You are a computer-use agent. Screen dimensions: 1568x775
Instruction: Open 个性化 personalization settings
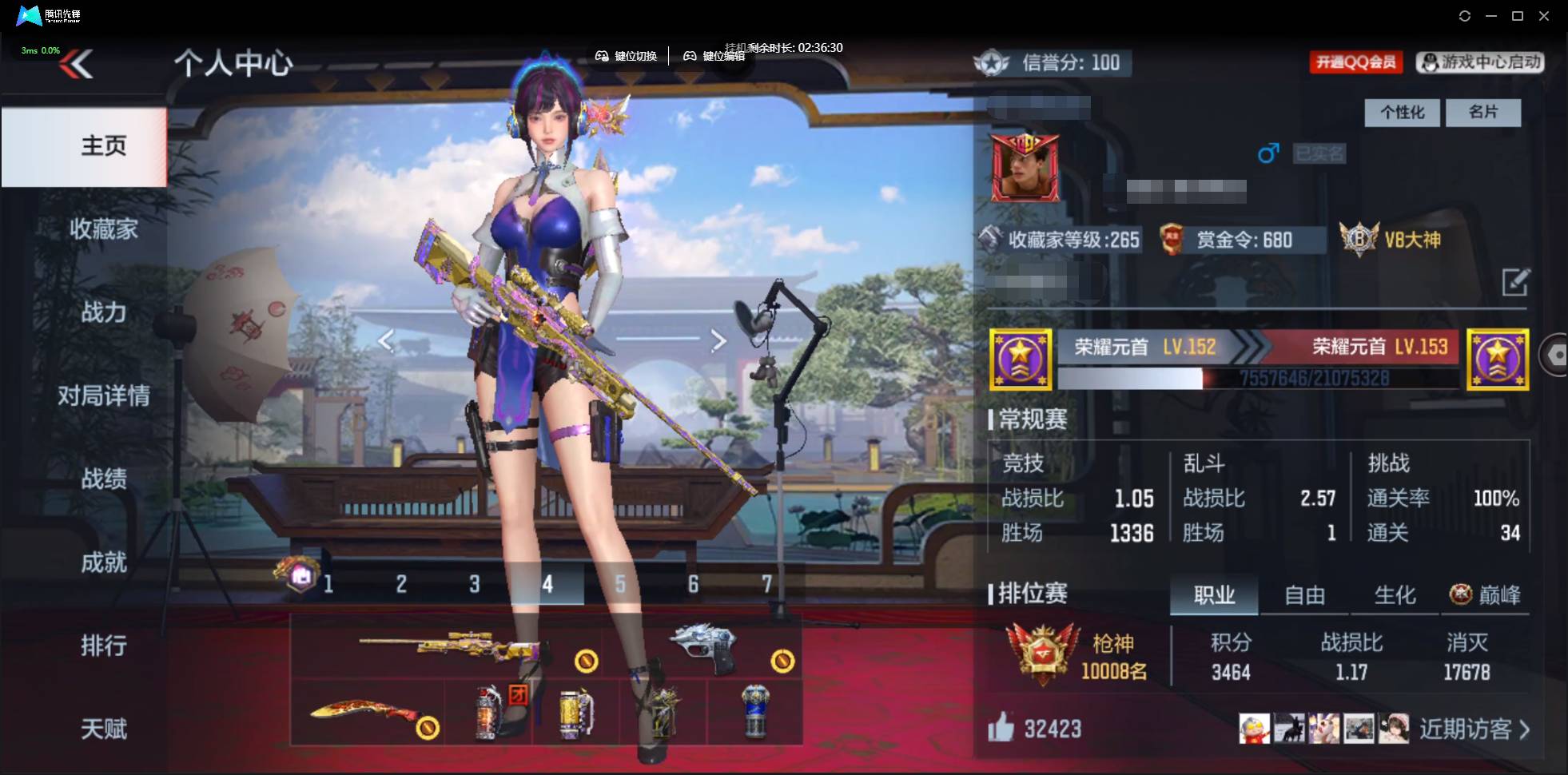click(1401, 113)
